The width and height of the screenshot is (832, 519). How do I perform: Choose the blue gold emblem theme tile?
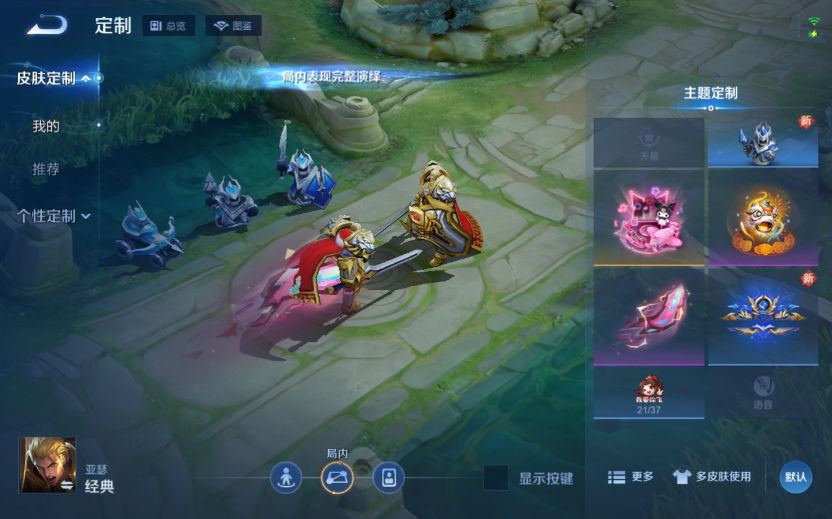coord(763,316)
